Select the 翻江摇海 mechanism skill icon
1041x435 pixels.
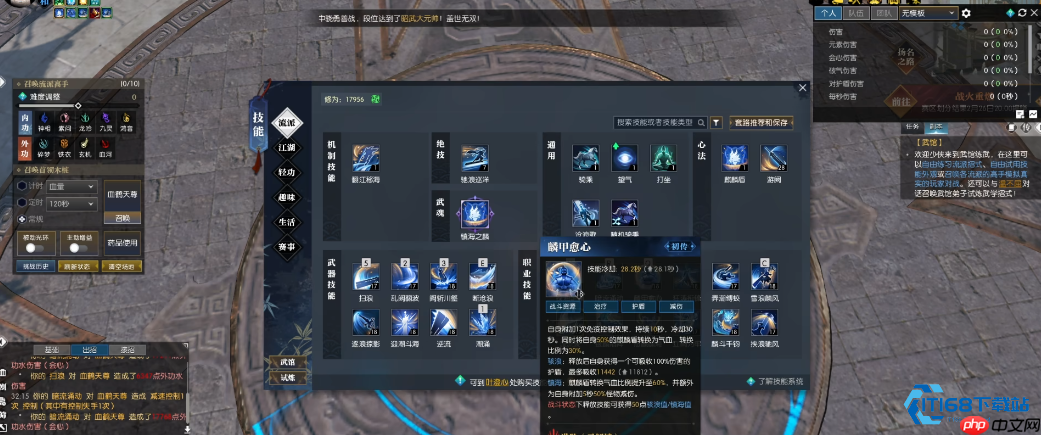[x=366, y=158]
